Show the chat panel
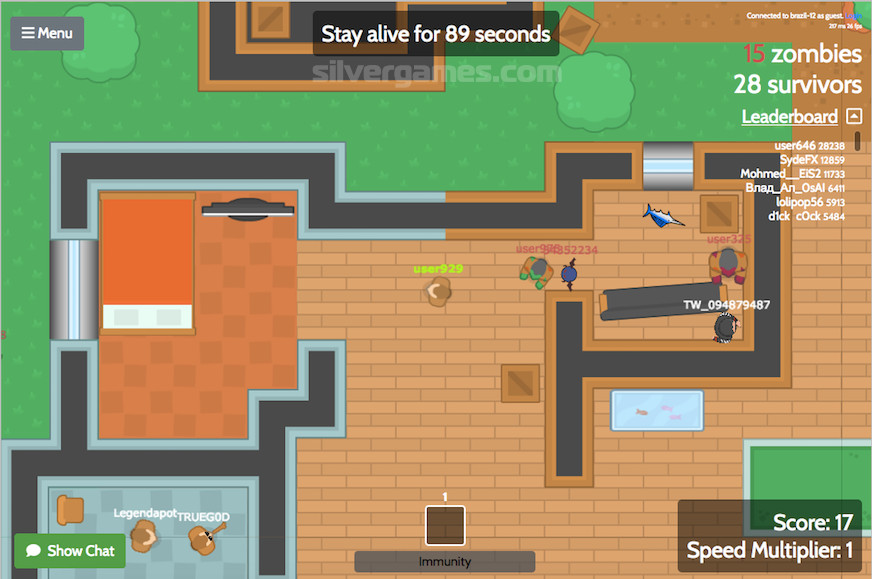Viewport: 872px width, 579px height. pos(70,550)
